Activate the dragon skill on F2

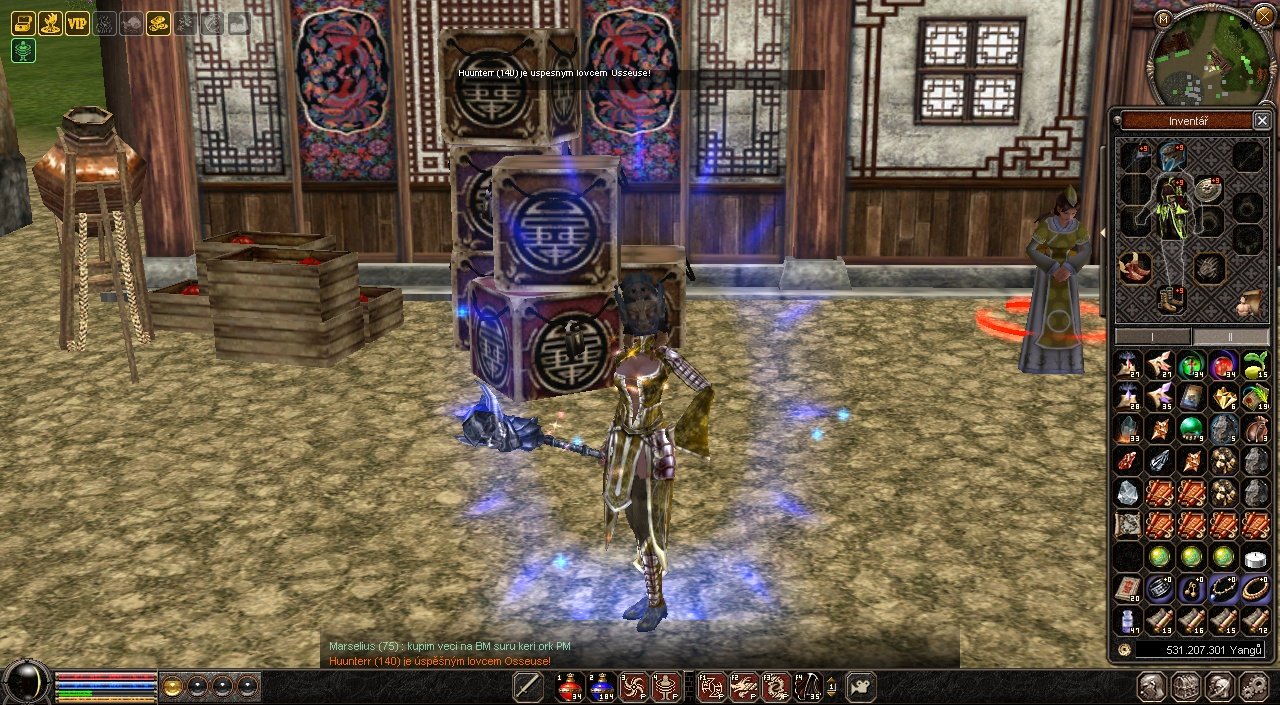(x=743, y=687)
